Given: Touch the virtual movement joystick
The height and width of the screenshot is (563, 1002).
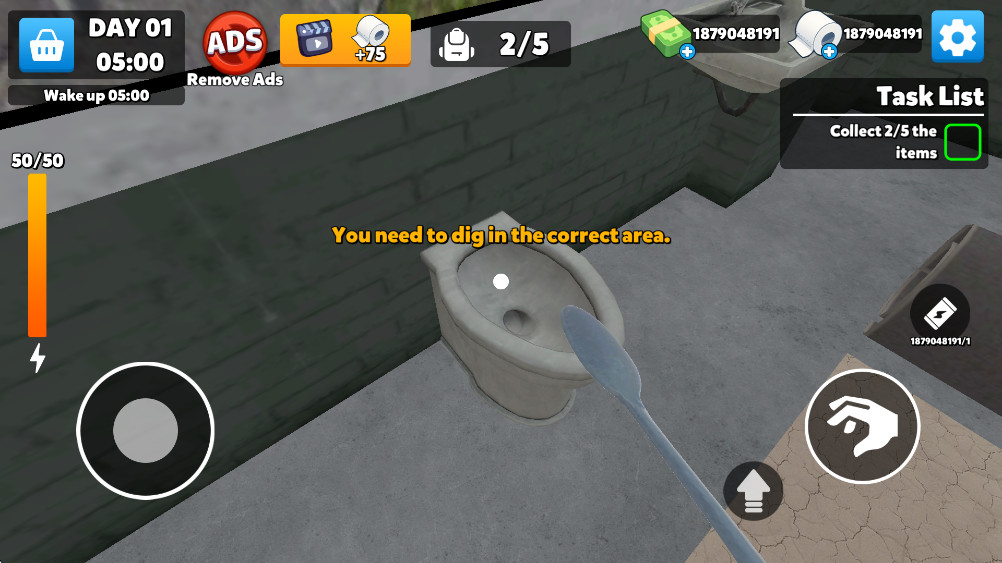Looking at the screenshot, I should 145,430.
